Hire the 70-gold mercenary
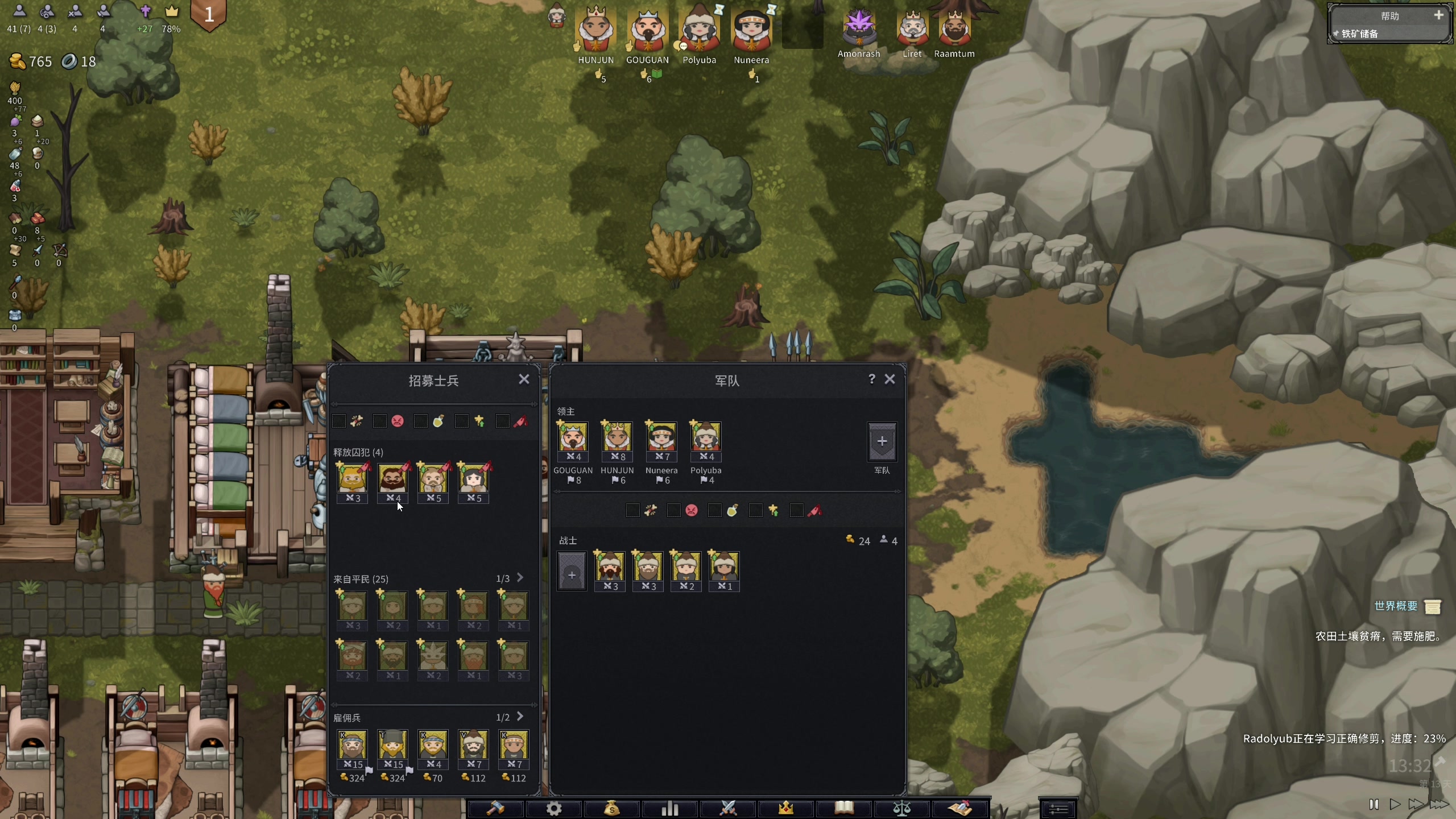This screenshot has width=1456, height=819. tap(433, 746)
